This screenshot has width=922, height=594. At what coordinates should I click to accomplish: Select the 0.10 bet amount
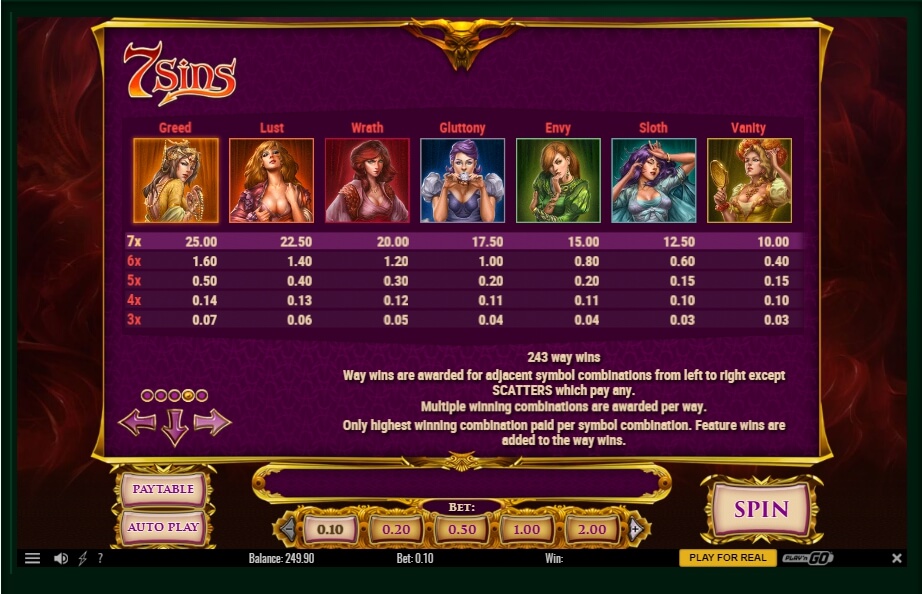[330, 529]
